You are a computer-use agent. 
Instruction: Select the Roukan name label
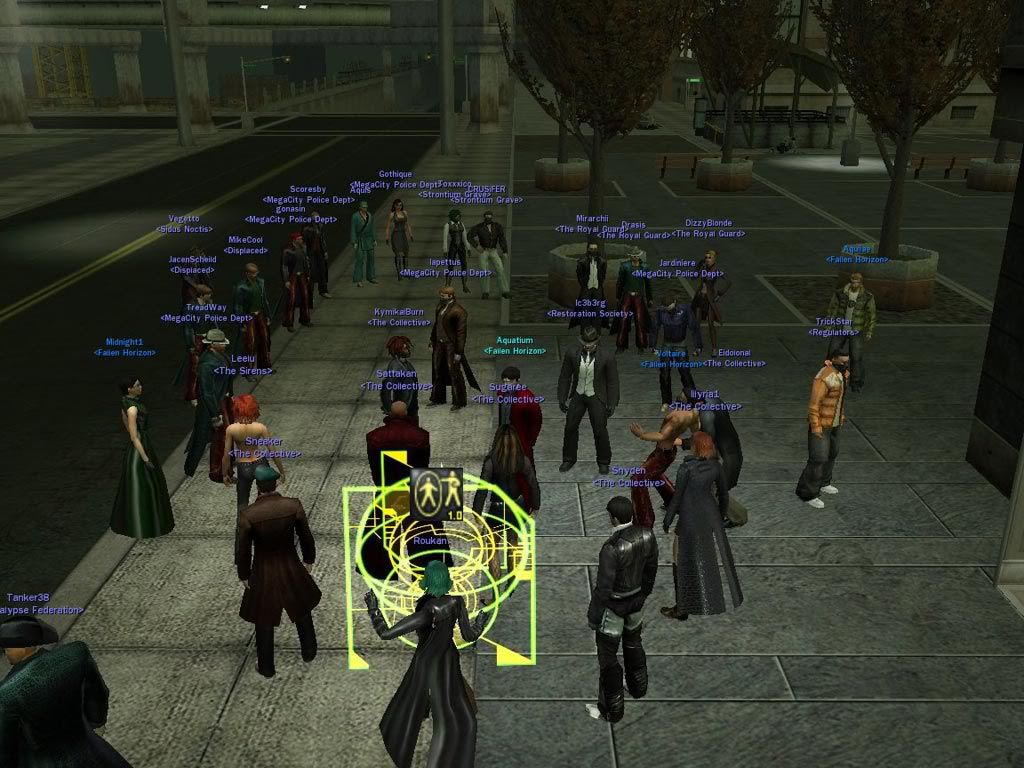(x=430, y=540)
